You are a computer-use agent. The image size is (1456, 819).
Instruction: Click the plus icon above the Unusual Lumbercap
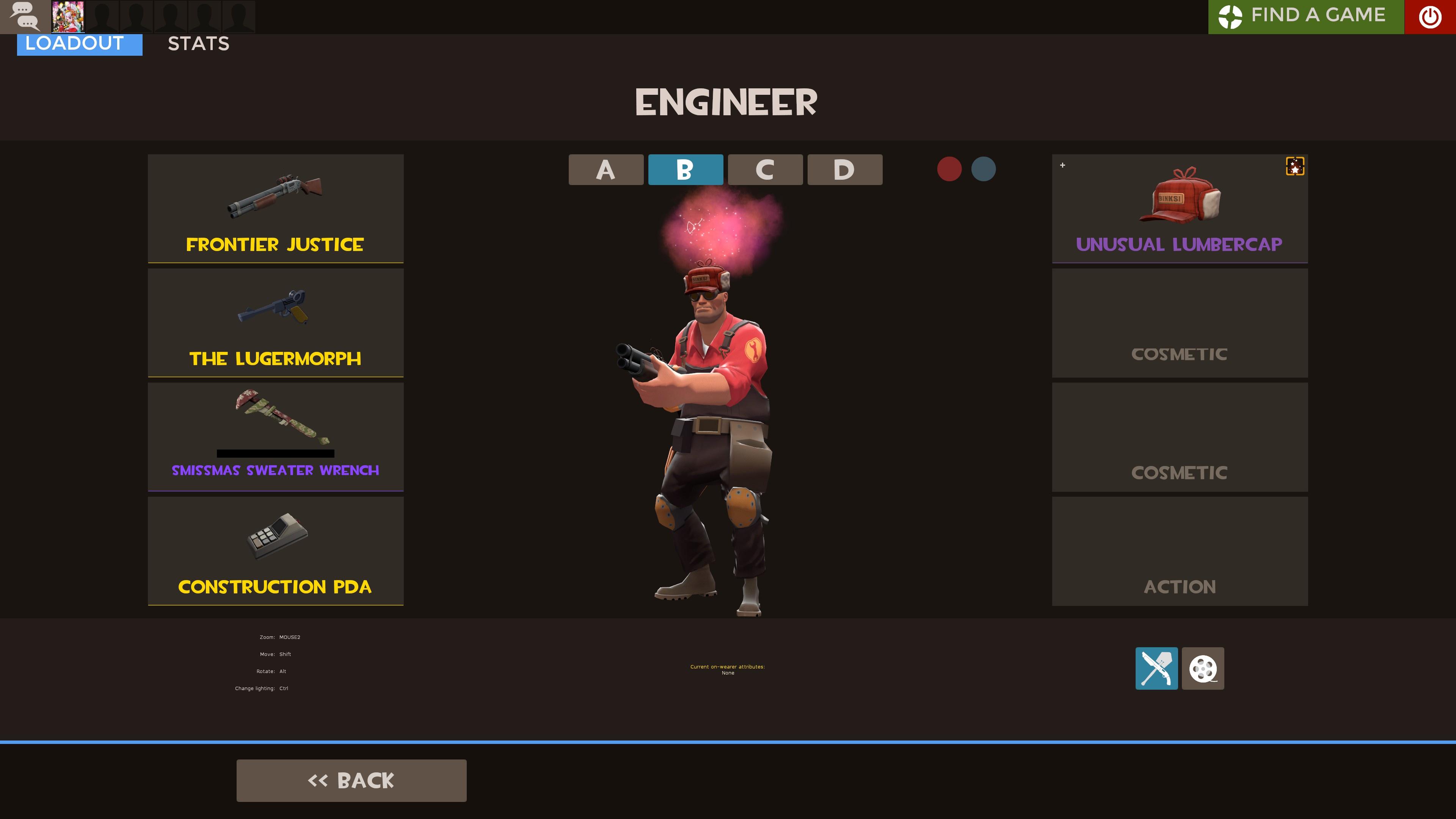(x=1062, y=165)
